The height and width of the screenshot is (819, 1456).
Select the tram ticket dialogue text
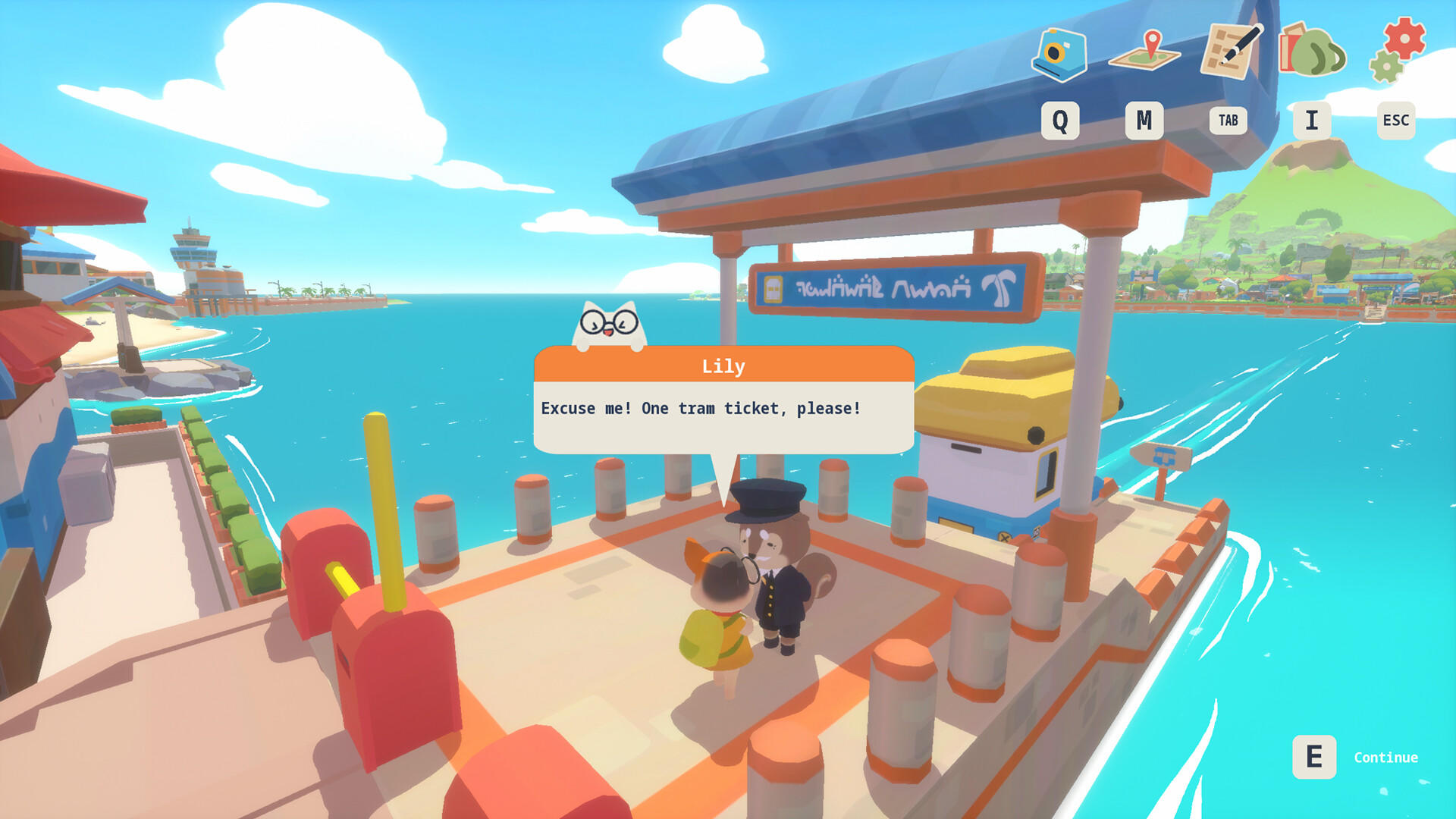click(698, 408)
